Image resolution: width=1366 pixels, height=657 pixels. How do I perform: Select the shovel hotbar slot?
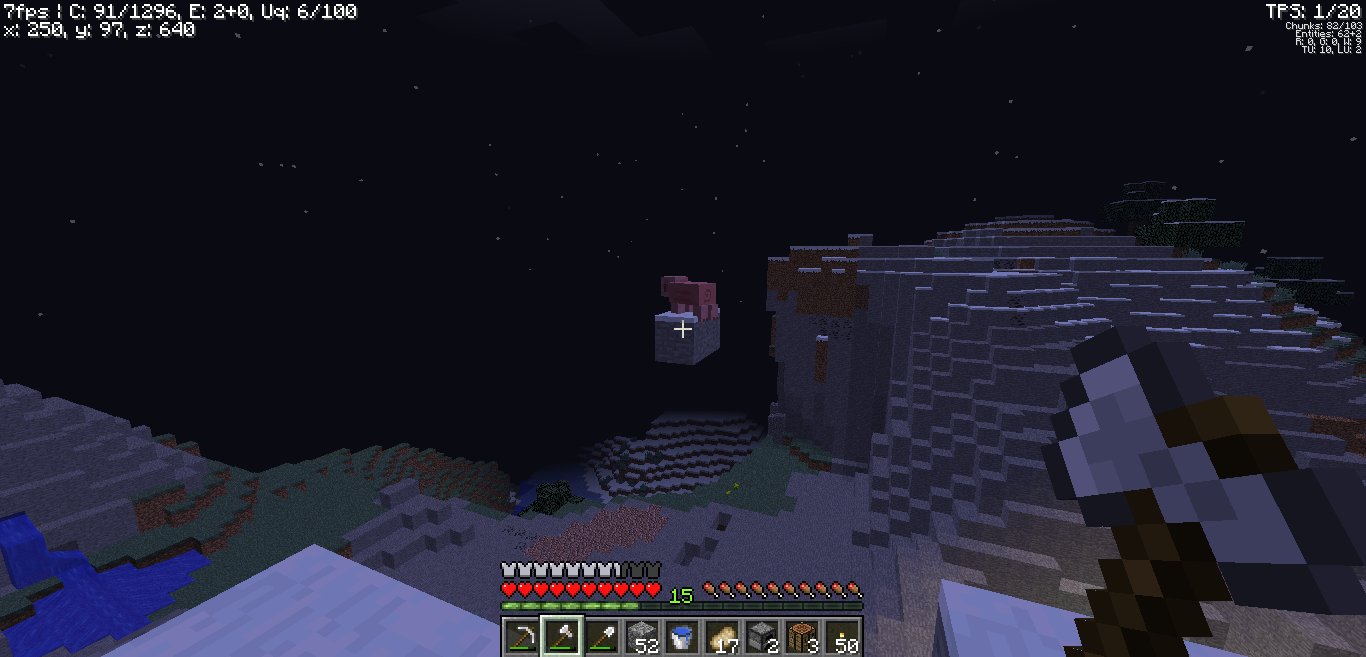(601, 636)
